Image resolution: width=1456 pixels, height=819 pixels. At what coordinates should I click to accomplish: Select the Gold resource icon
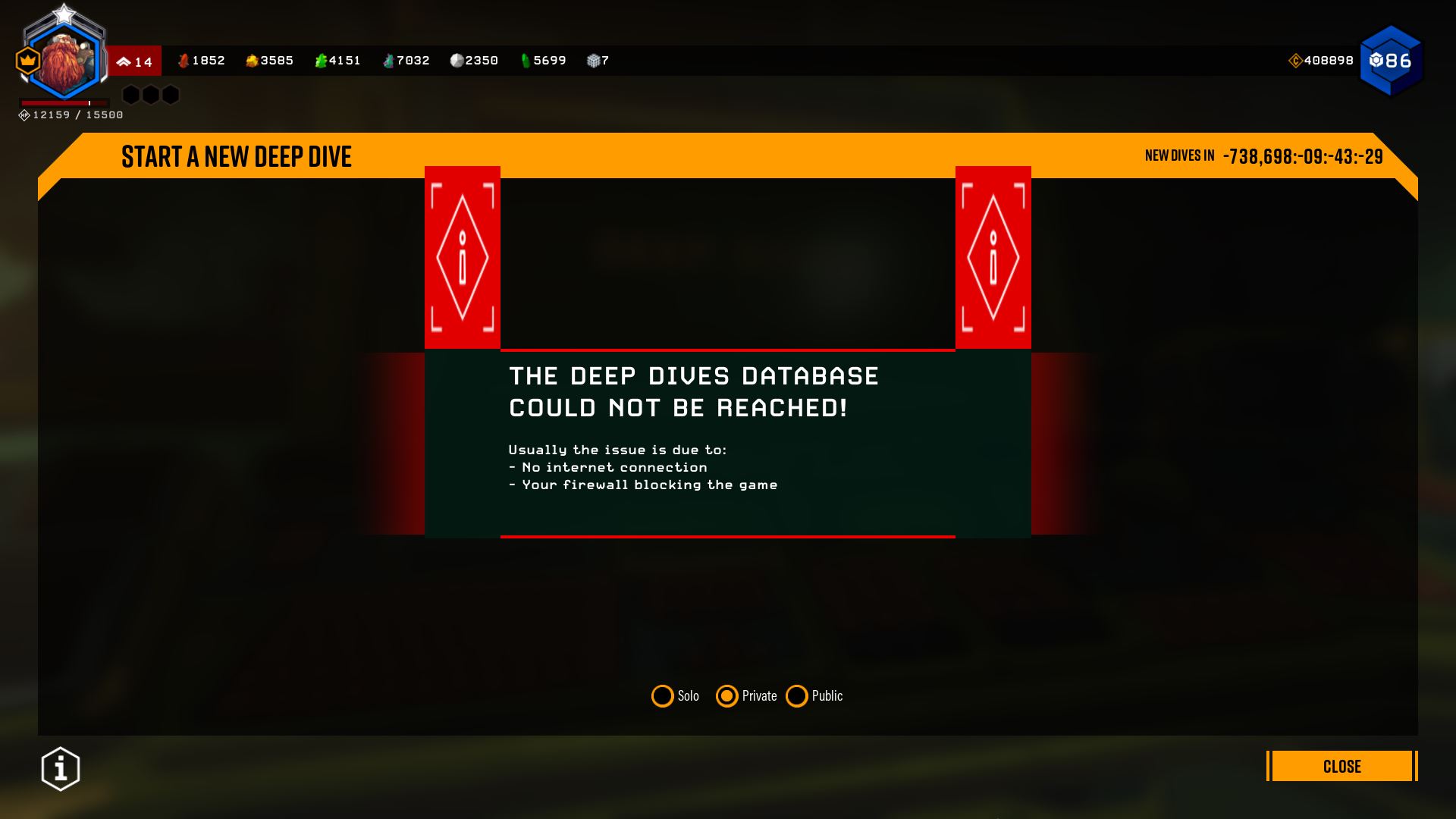pyautogui.click(x=253, y=60)
